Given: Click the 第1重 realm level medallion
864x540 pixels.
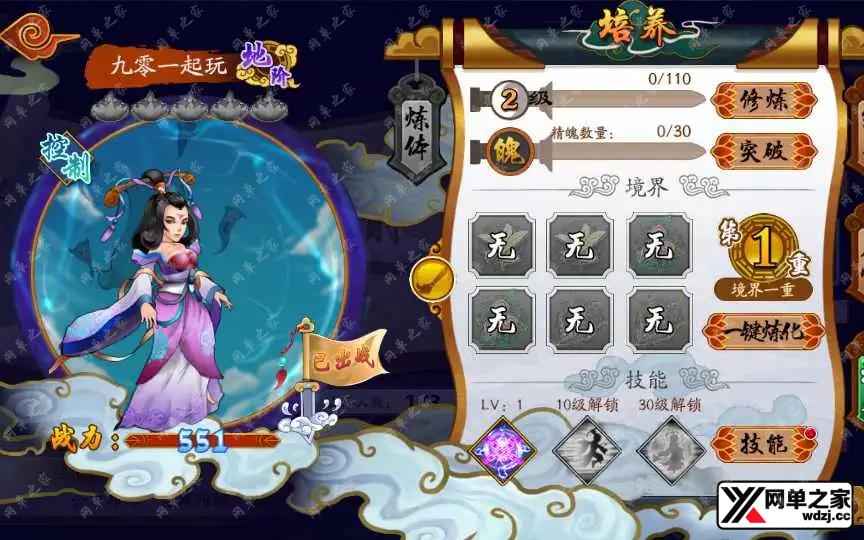Looking at the screenshot, I should (763, 250).
